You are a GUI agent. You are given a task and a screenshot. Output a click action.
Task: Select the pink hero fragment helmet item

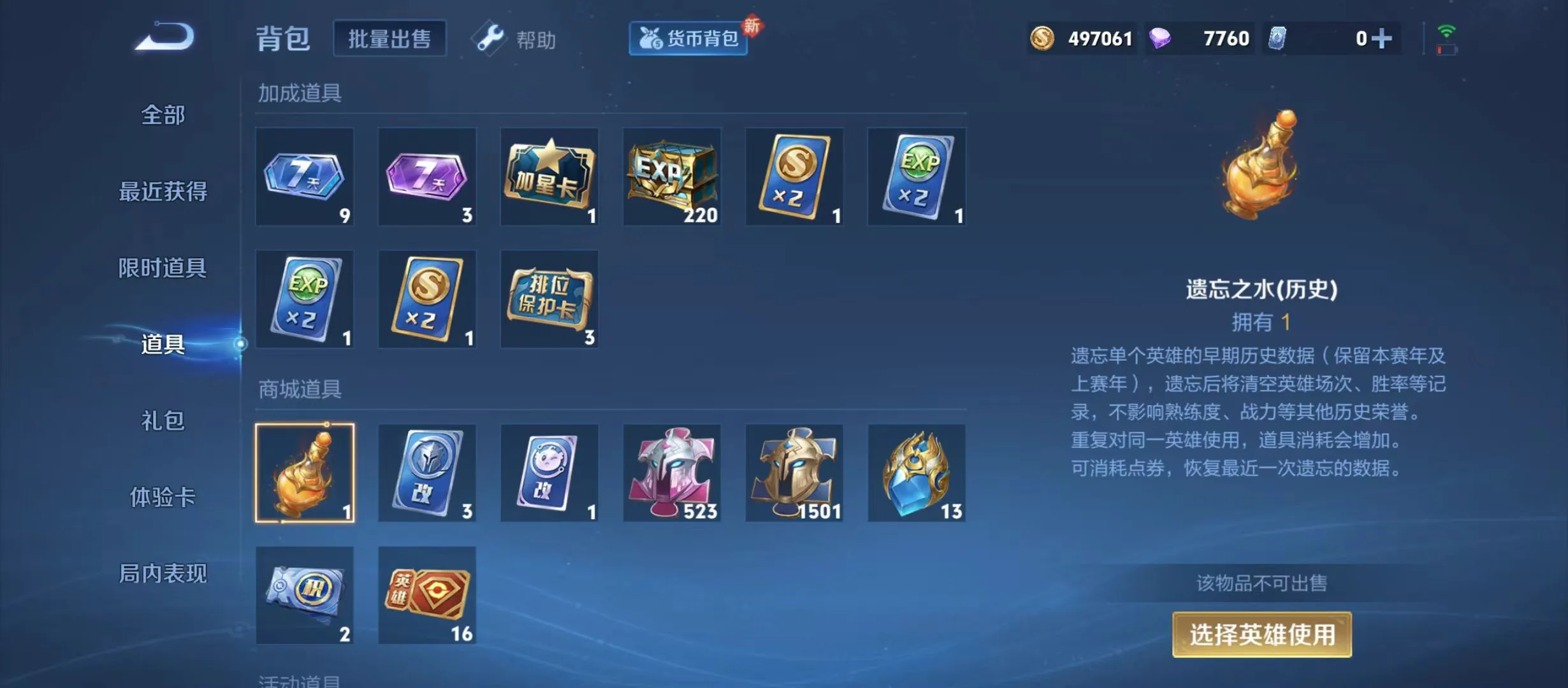[672, 472]
